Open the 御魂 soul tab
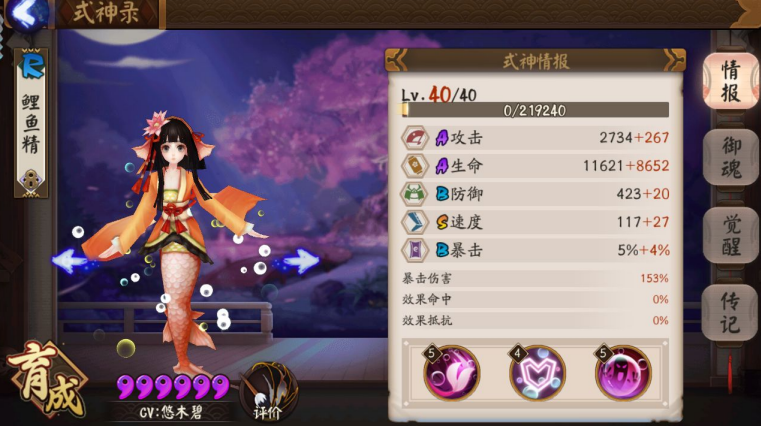 pyautogui.click(x=731, y=159)
